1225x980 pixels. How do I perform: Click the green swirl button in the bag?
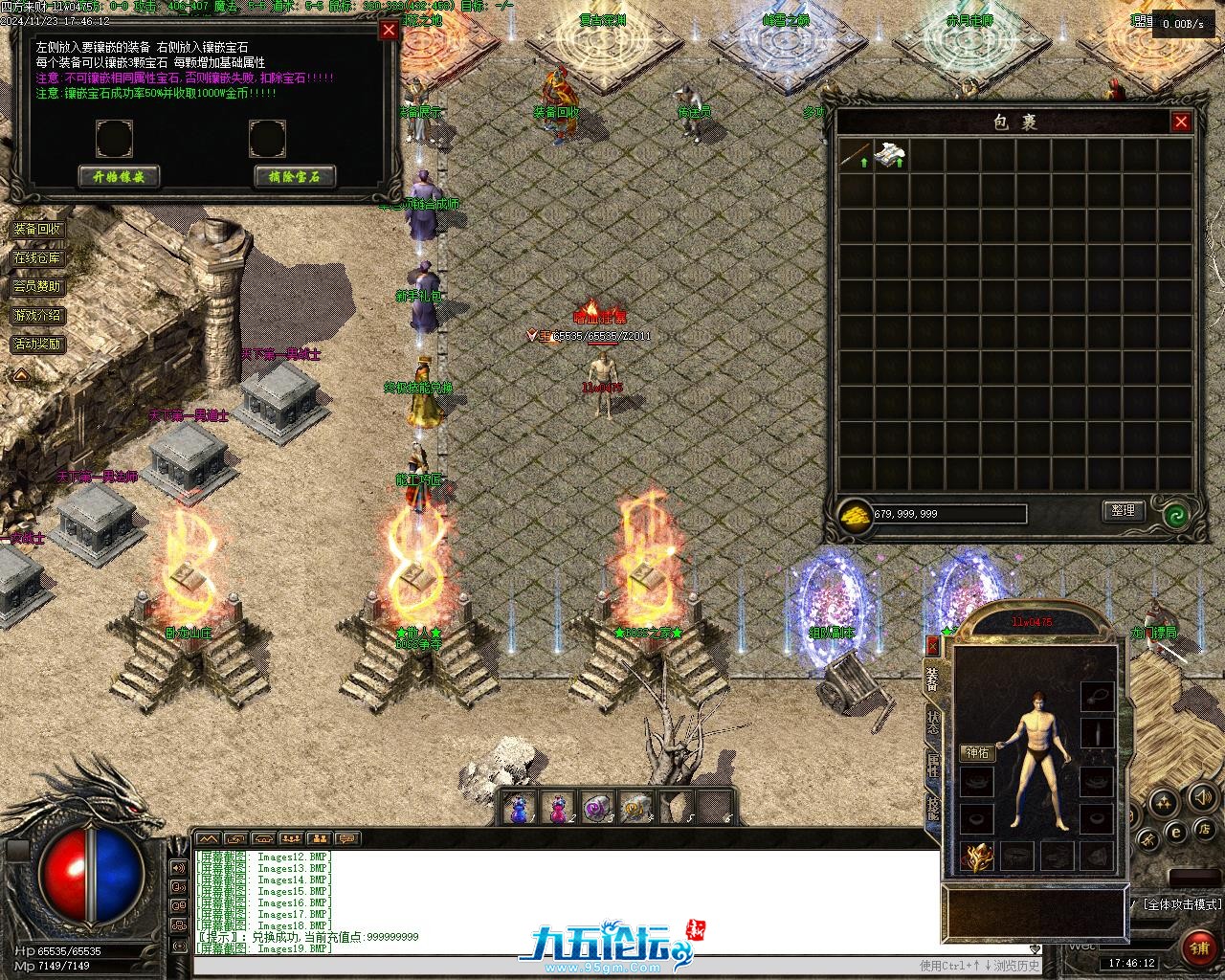point(1176,516)
